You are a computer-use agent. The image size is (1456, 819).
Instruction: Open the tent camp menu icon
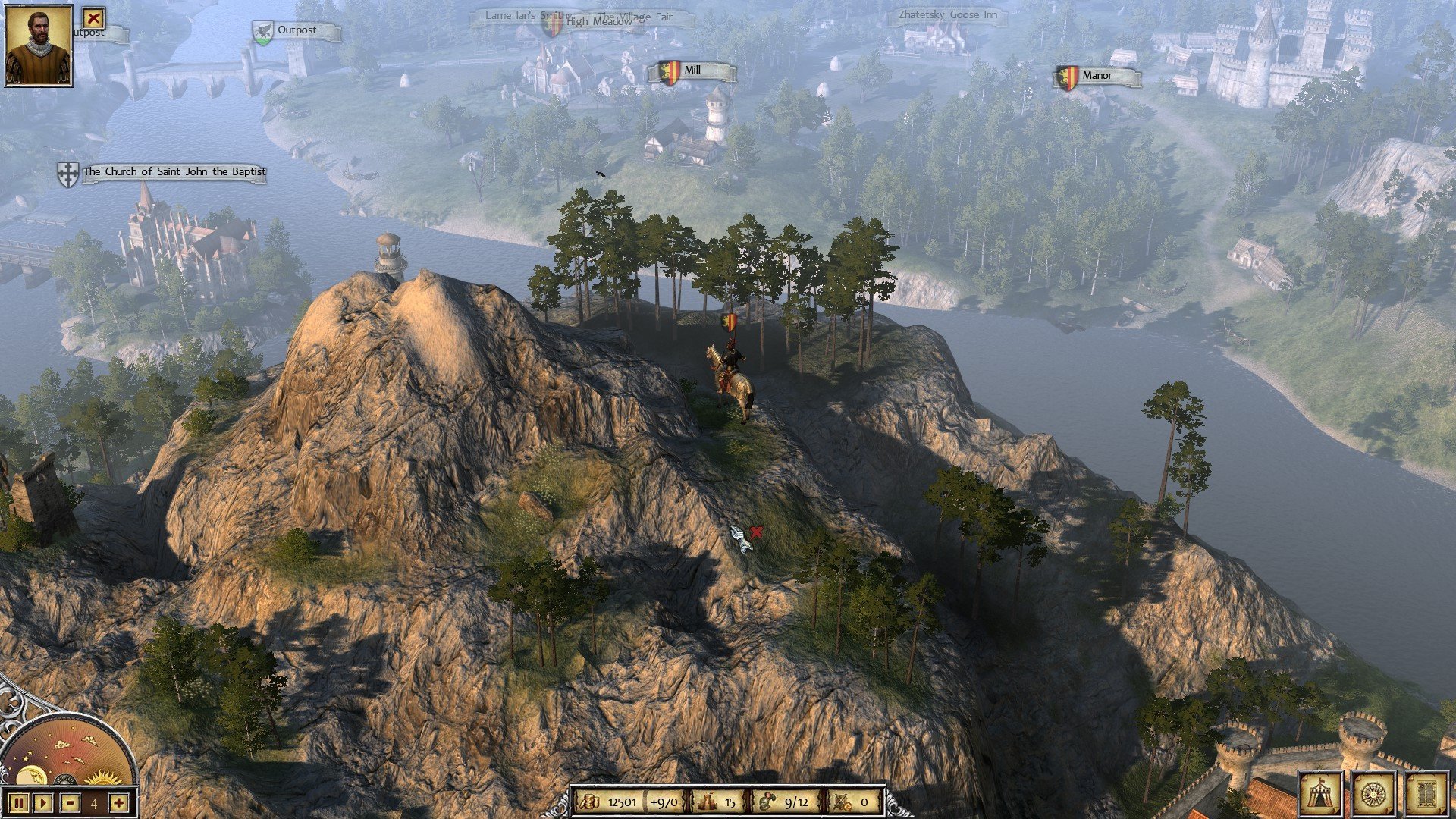click(x=1320, y=794)
